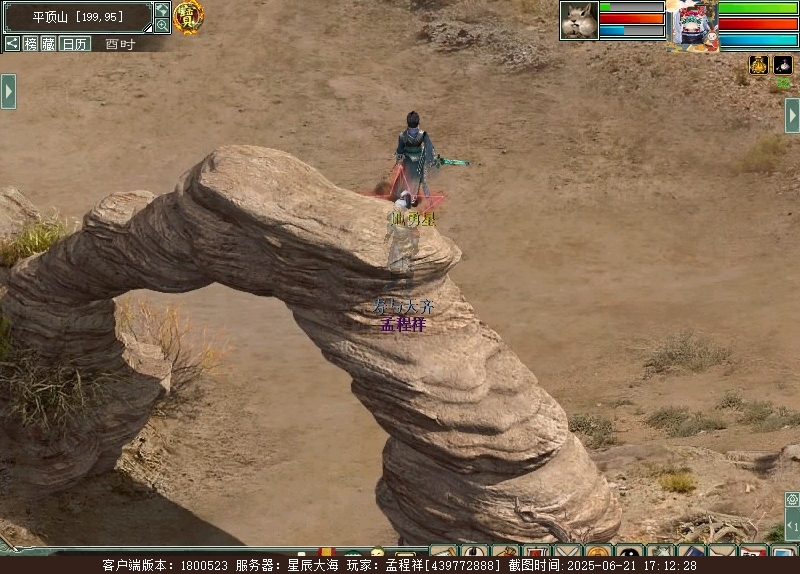Open the gear settings icon at lower right

click(792, 499)
